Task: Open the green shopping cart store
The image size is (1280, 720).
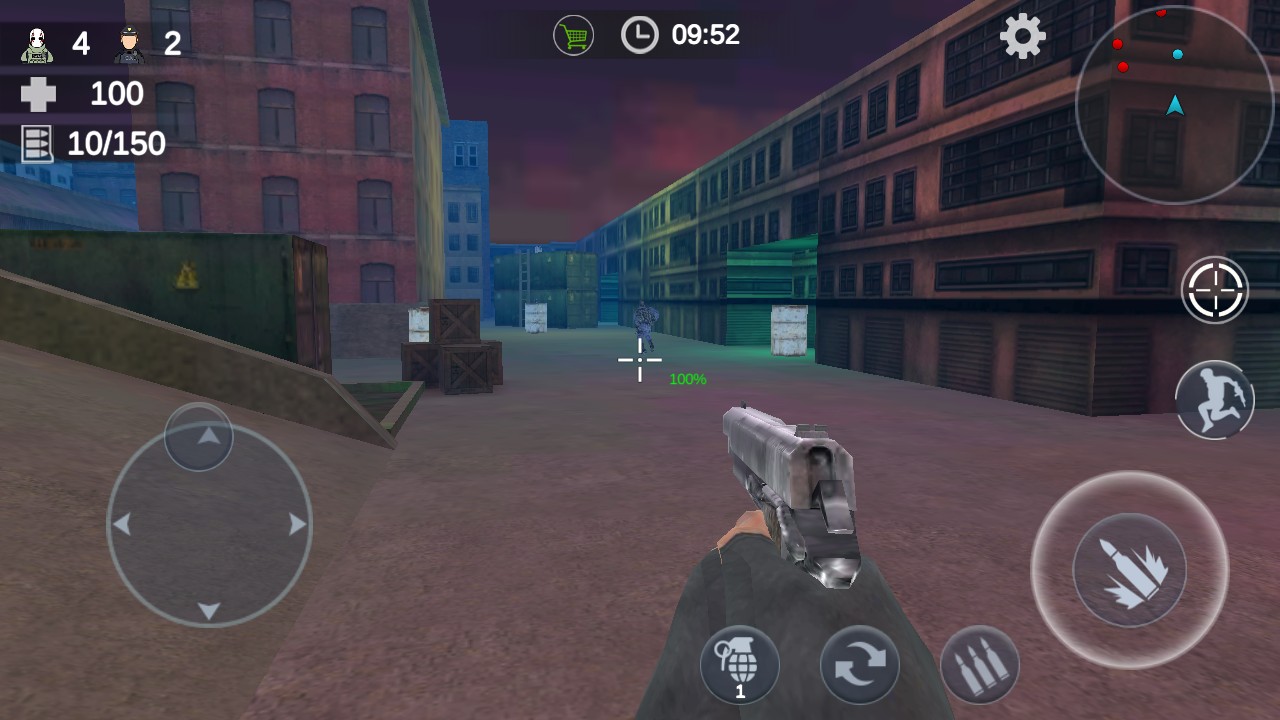Action: click(x=573, y=36)
